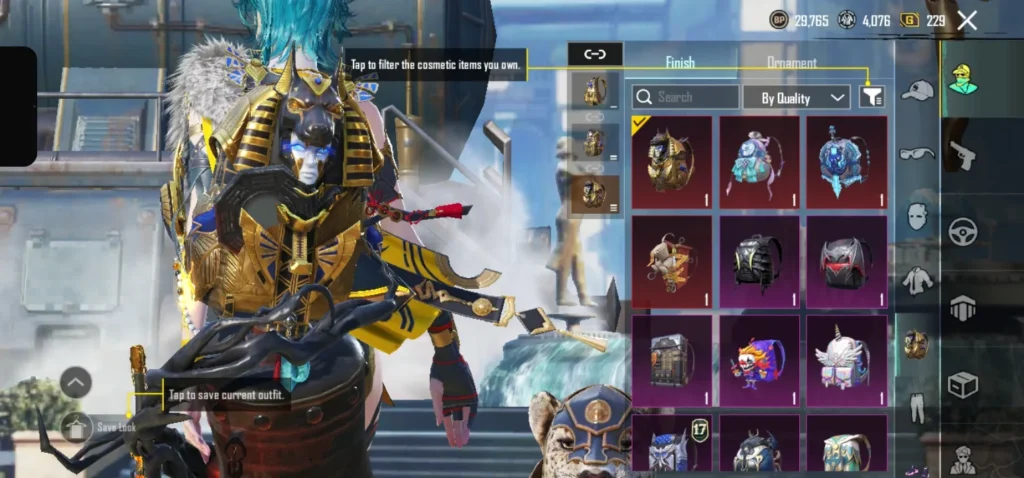
Task: Open the By Quality sort dropdown
Action: (x=796, y=97)
